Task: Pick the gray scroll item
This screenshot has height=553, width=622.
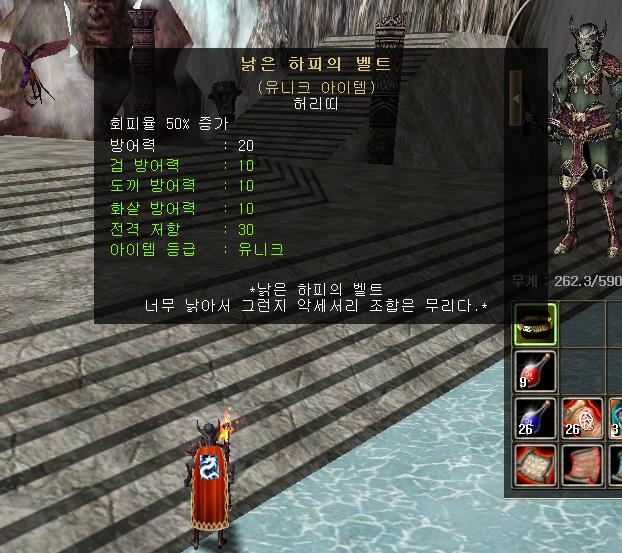Action: (x=582, y=465)
